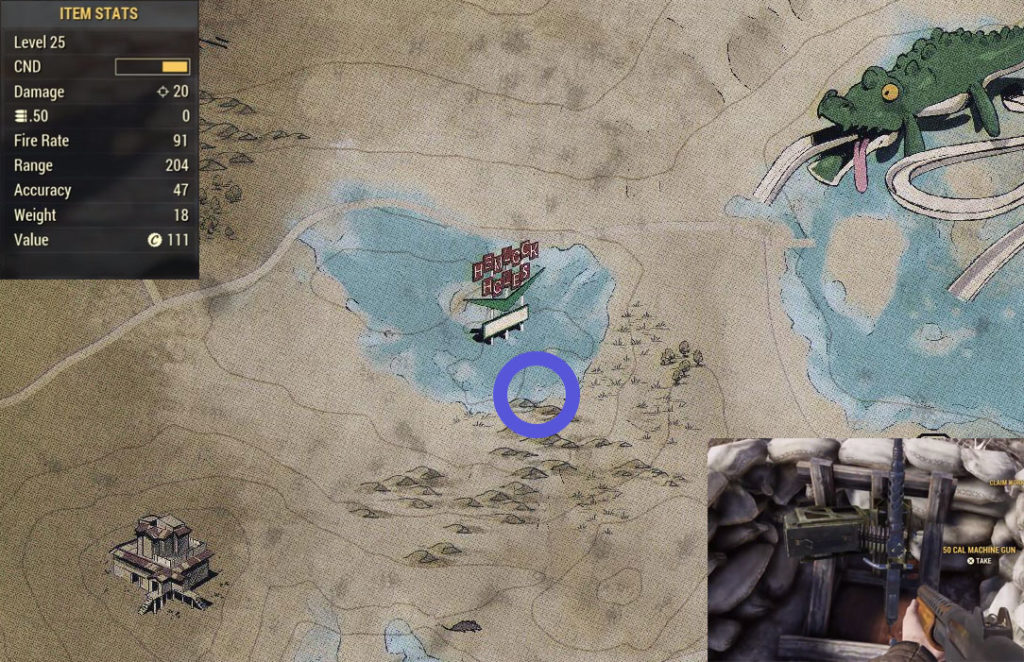Select the green crocodile water slide marker

pos(905,110)
